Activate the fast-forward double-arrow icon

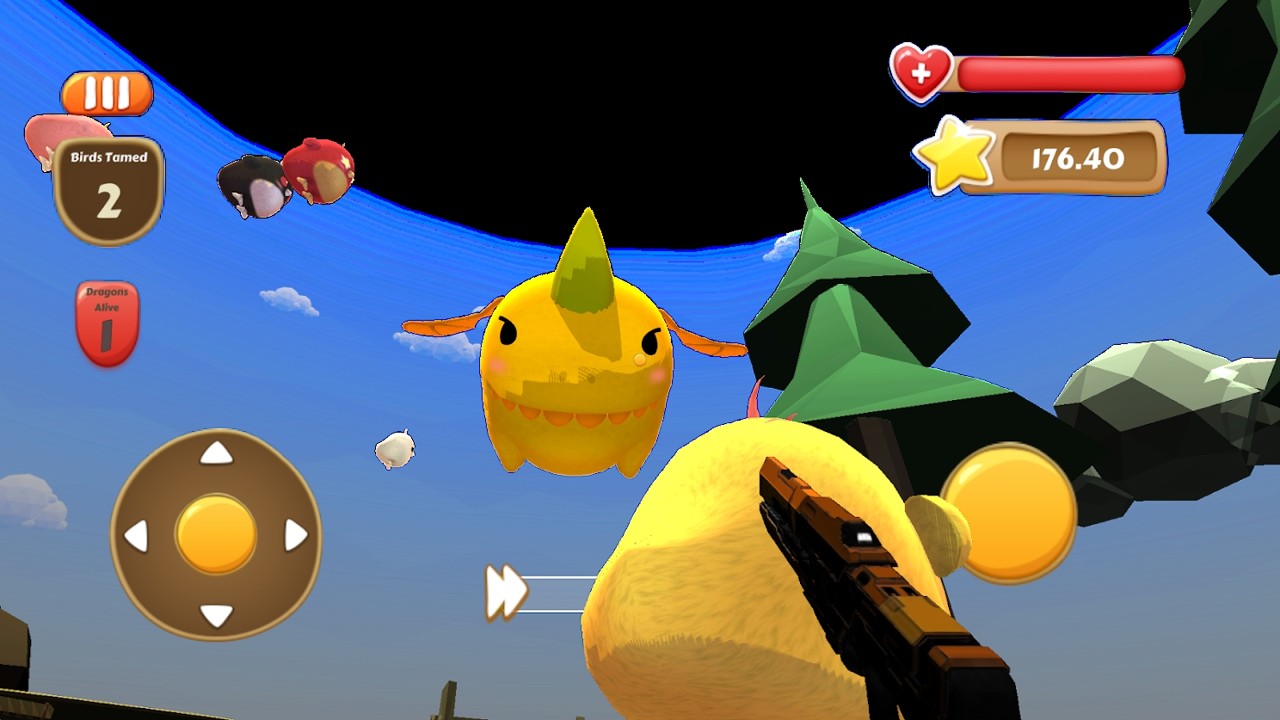coord(506,590)
